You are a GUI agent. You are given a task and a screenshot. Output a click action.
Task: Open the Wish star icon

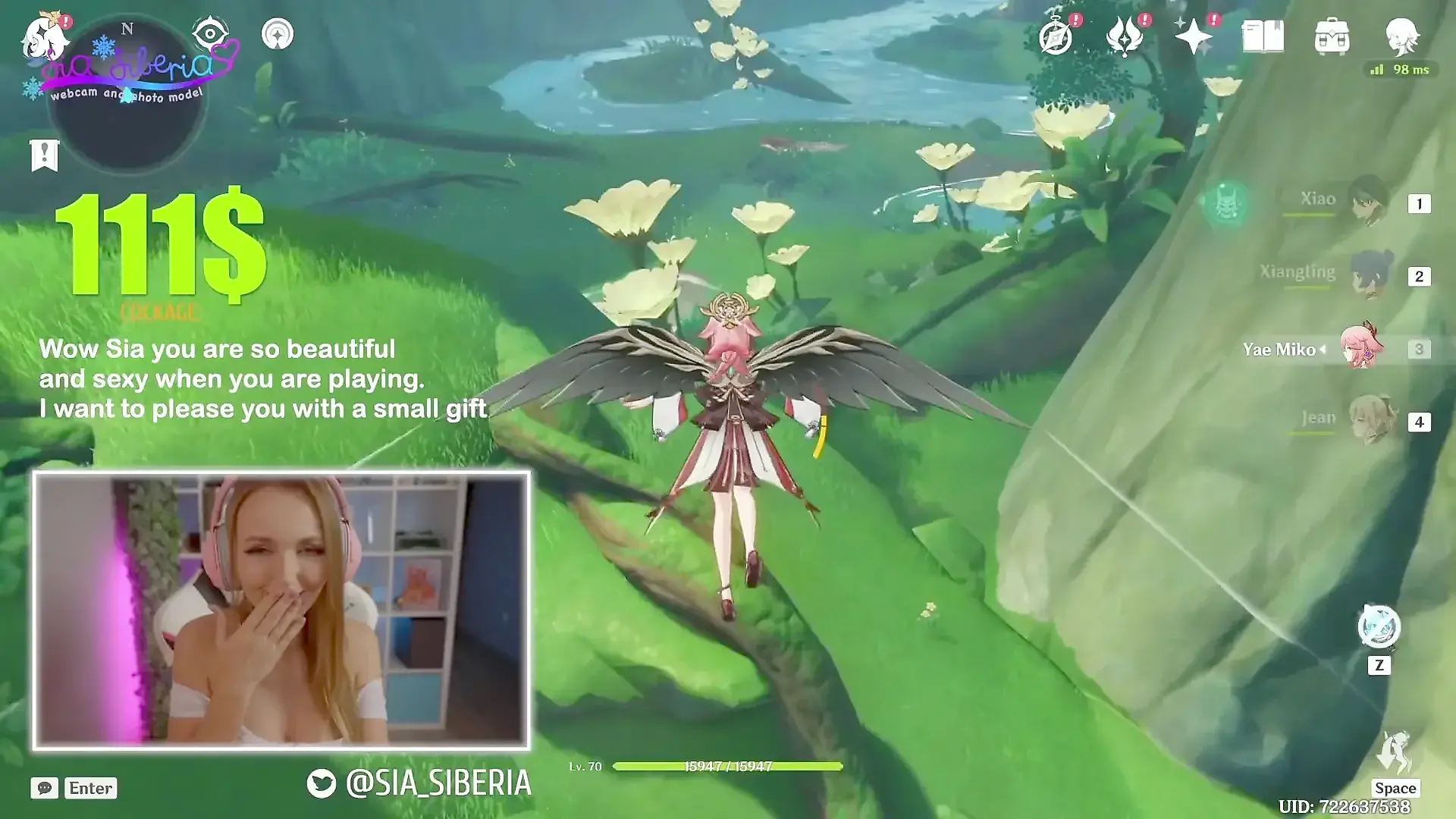(x=1194, y=36)
